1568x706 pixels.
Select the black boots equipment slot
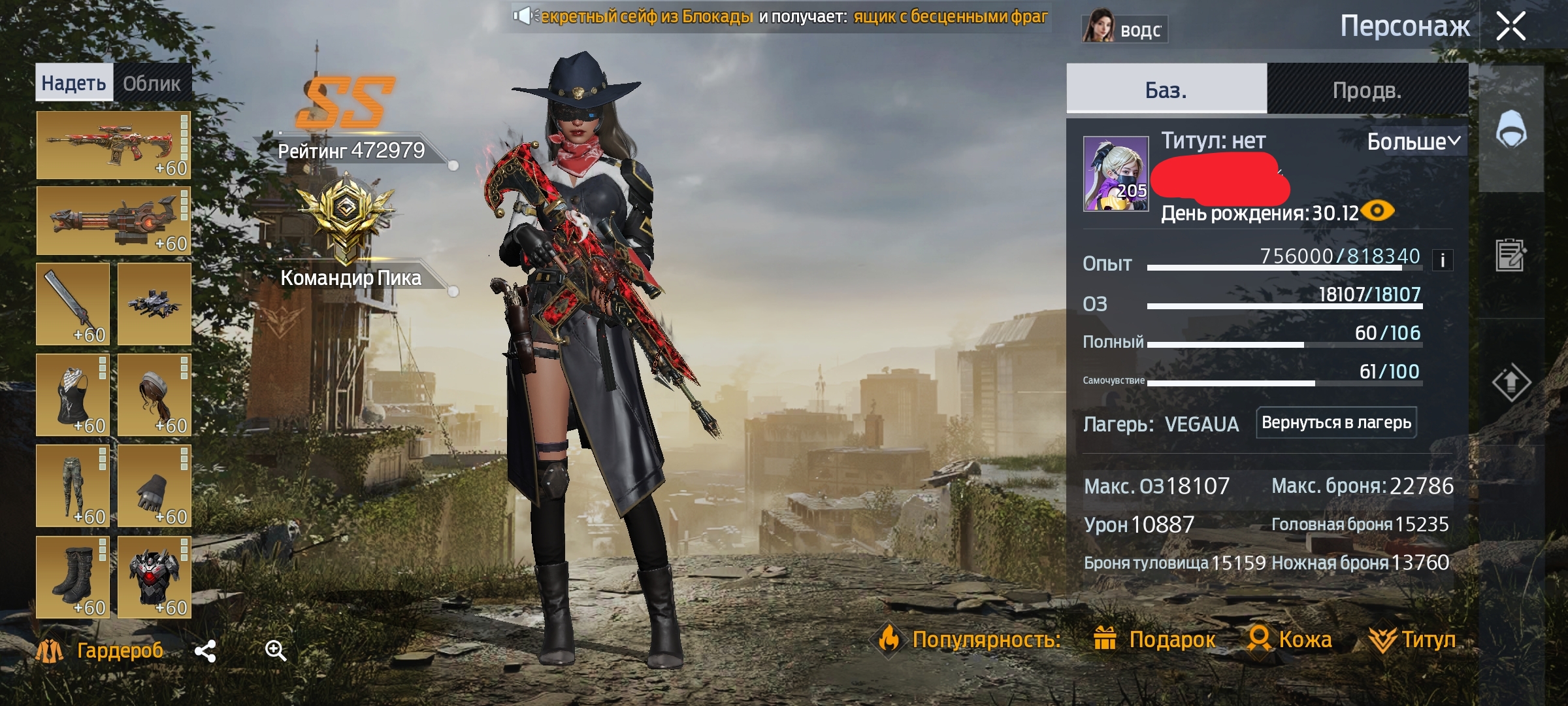coord(73,577)
